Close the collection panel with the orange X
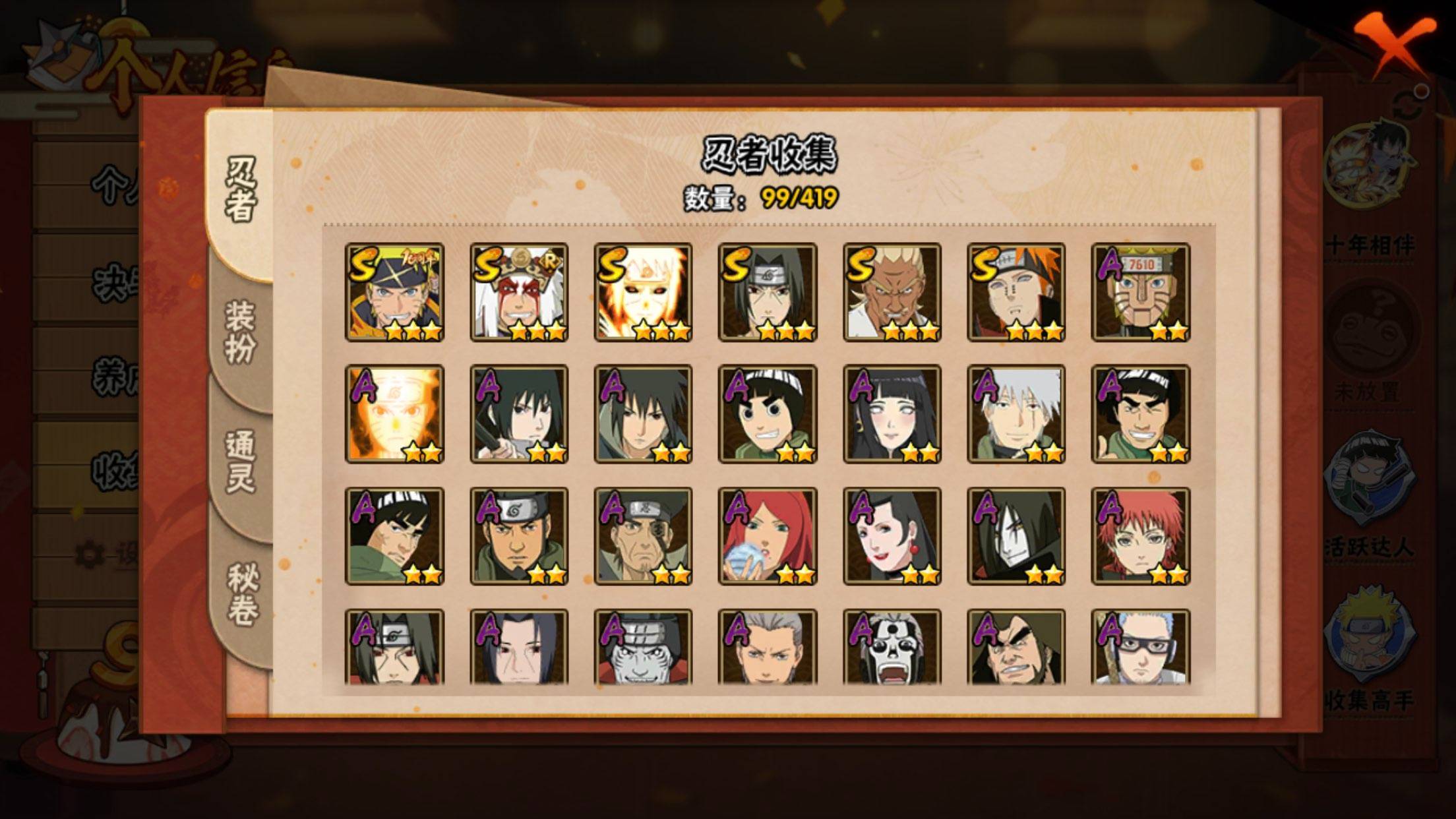This screenshot has width=1456, height=819. pyautogui.click(x=1393, y=44)
